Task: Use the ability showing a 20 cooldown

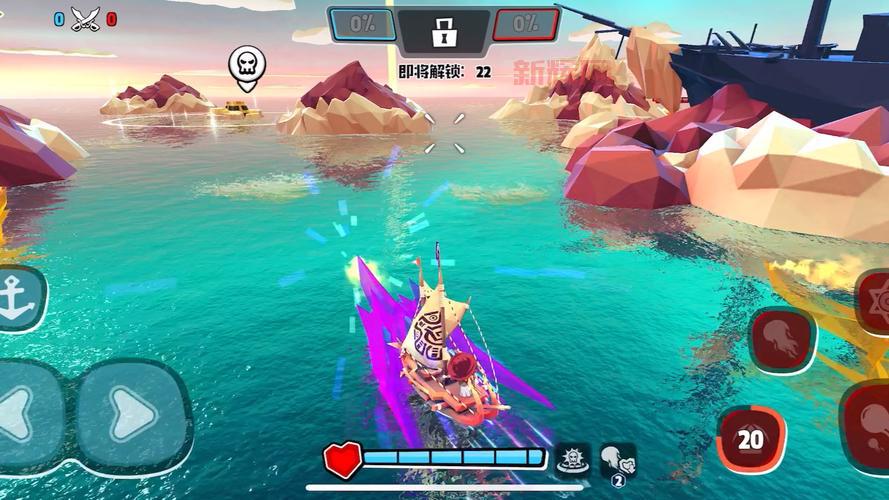Action: click(750, 438)
